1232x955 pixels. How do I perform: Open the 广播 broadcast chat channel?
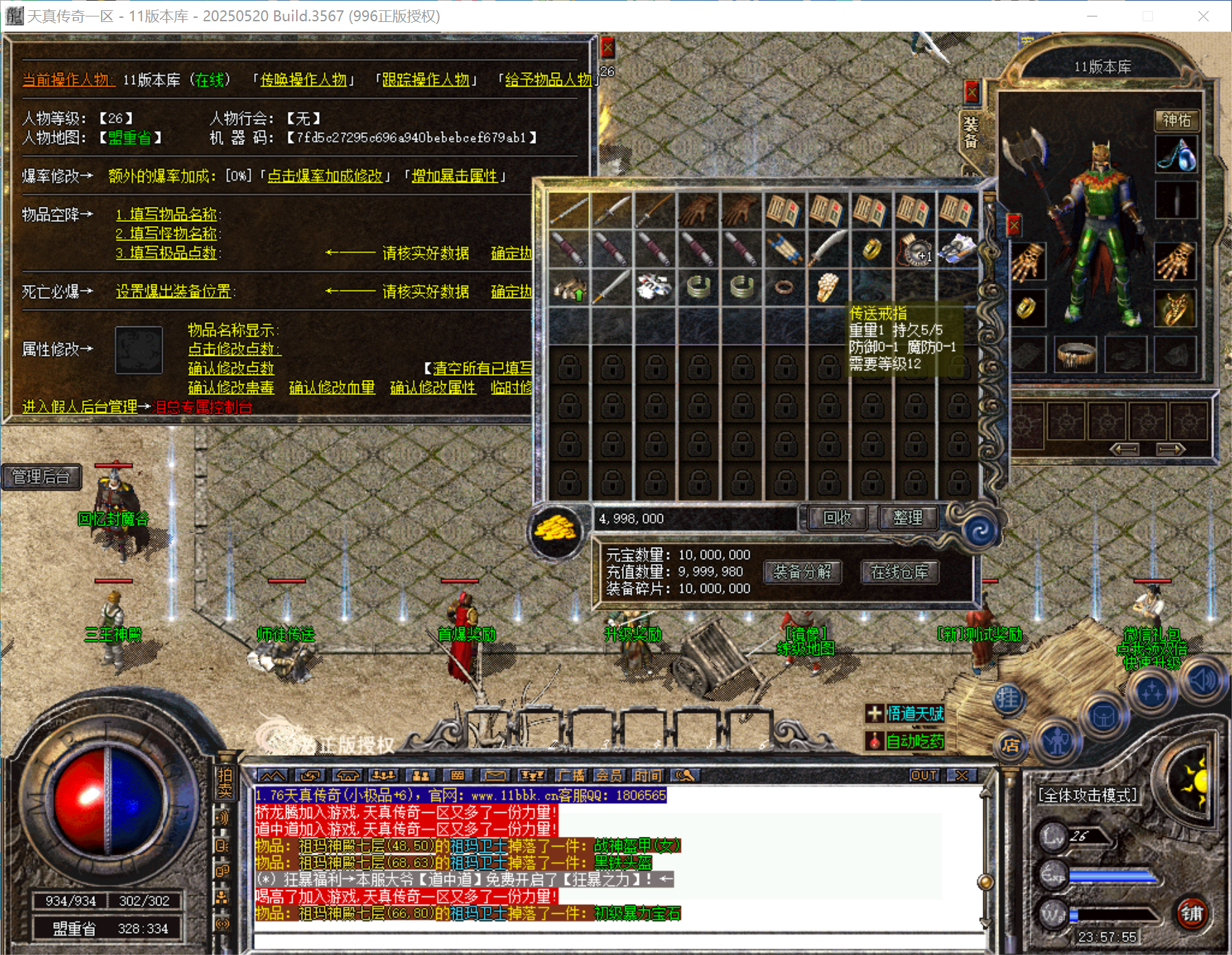[571, 776]
